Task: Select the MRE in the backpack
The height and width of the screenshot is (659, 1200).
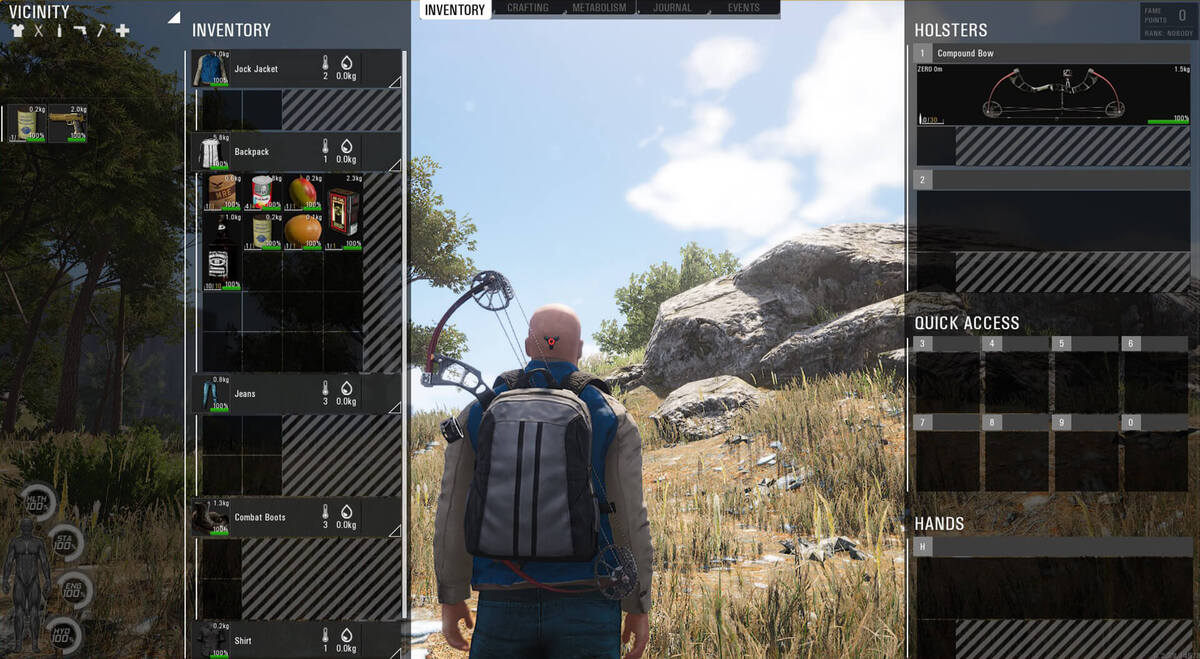Action: coord(222,191)
